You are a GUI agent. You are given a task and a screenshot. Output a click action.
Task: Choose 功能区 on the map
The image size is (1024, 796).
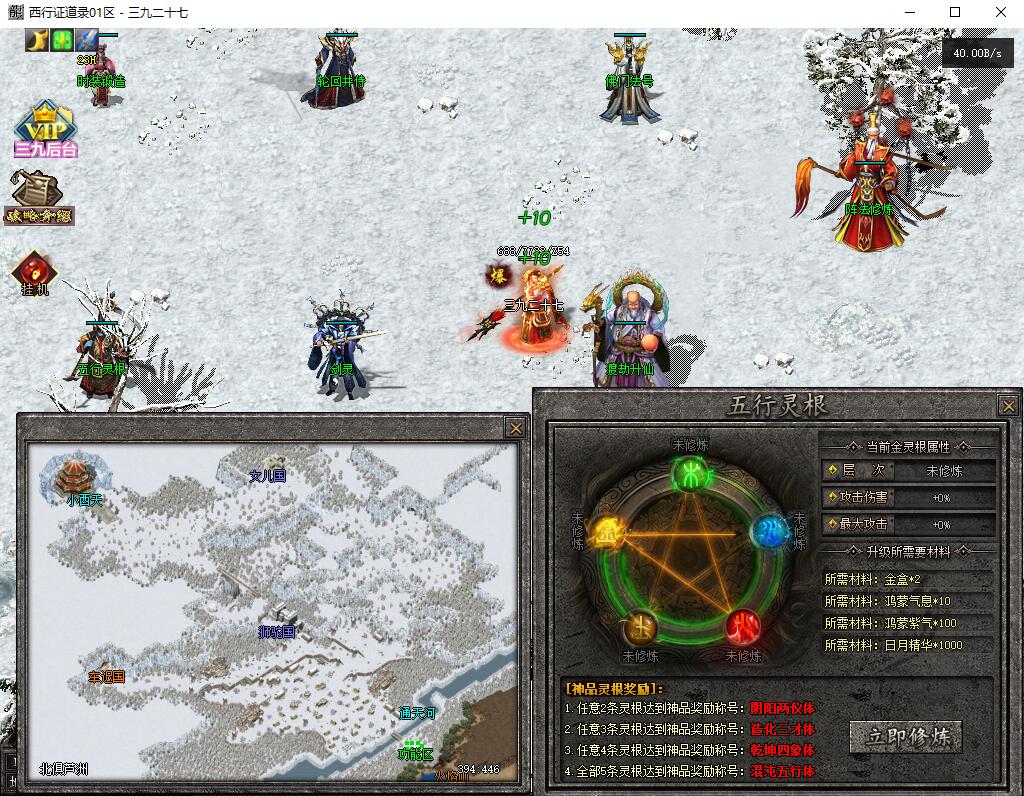(415, 752)
